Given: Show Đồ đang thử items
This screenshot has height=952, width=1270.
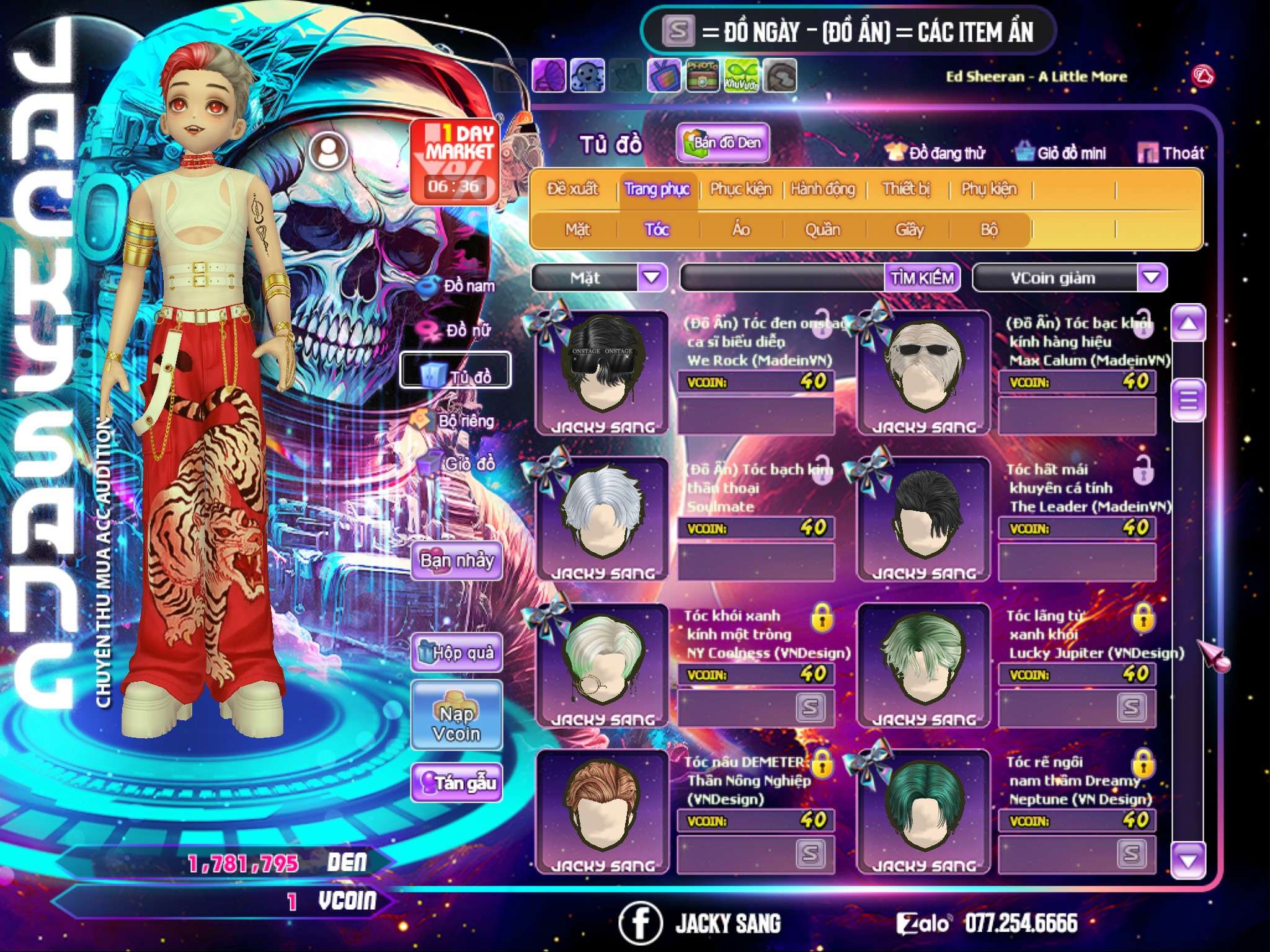Looking at the screenshot, I should click(x=936, y=153).
